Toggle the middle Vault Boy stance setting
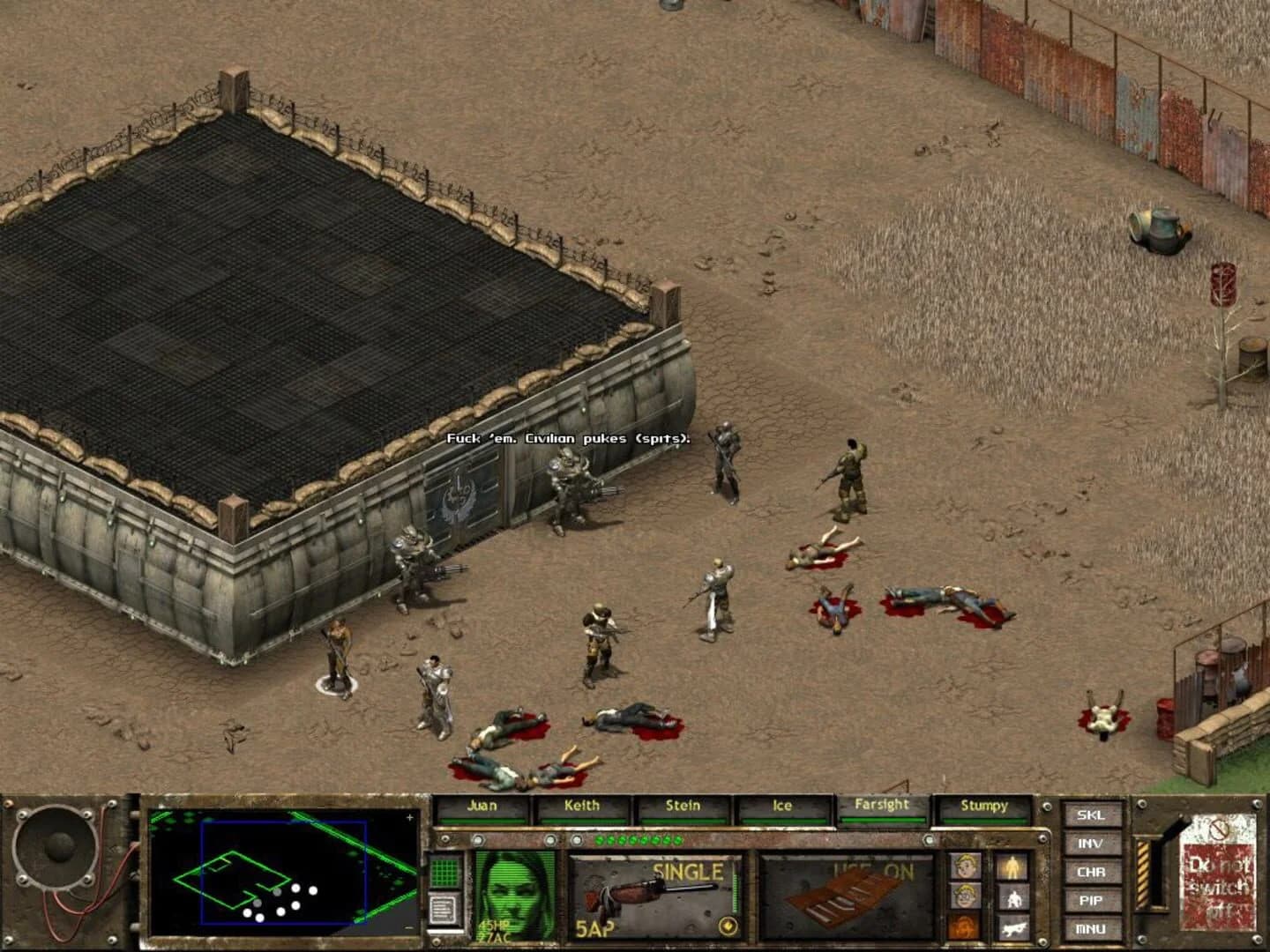The height and width of the screenshot is (952, 1270). 964,896
